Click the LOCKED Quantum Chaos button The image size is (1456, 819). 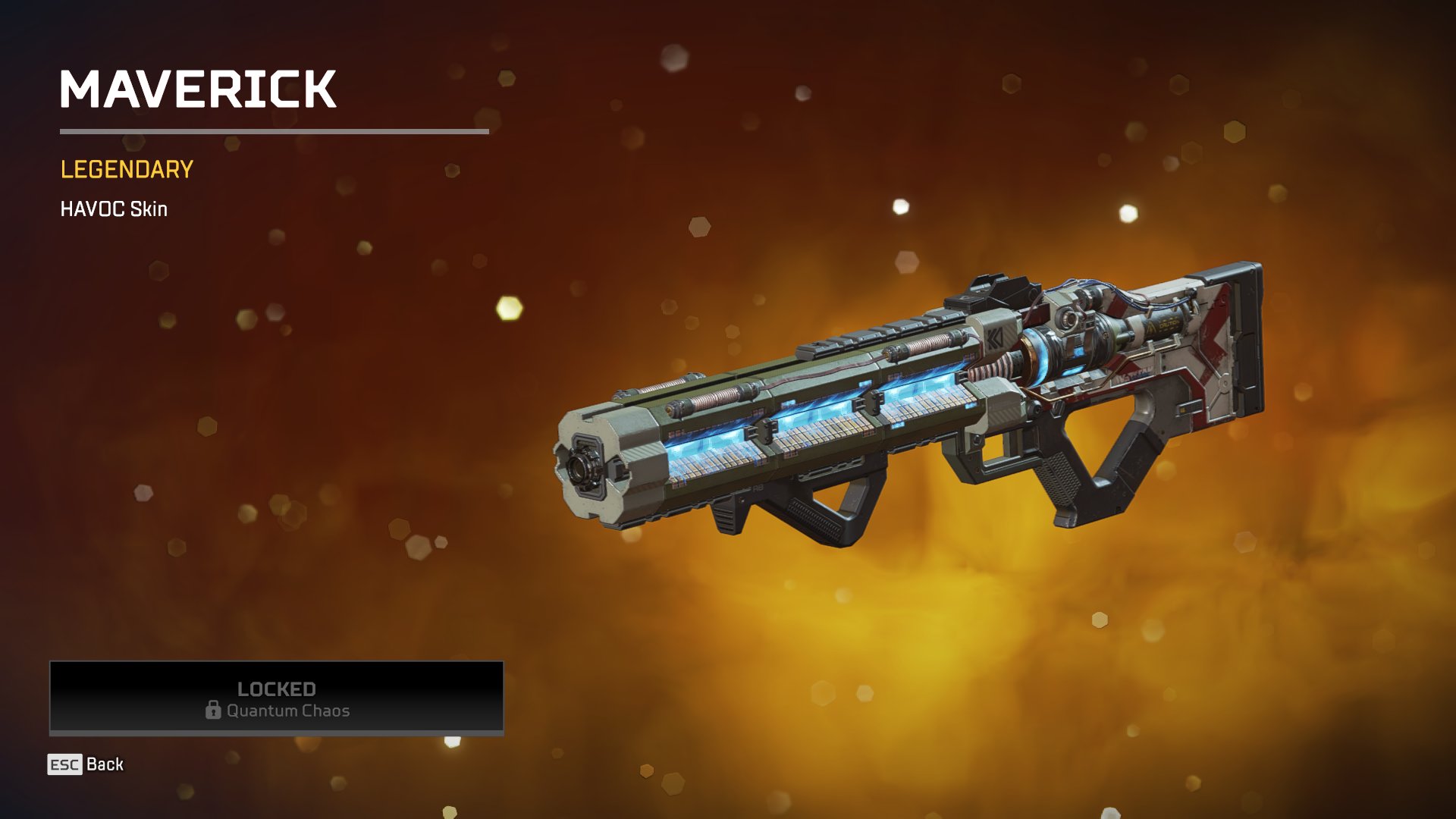(277, 698)
